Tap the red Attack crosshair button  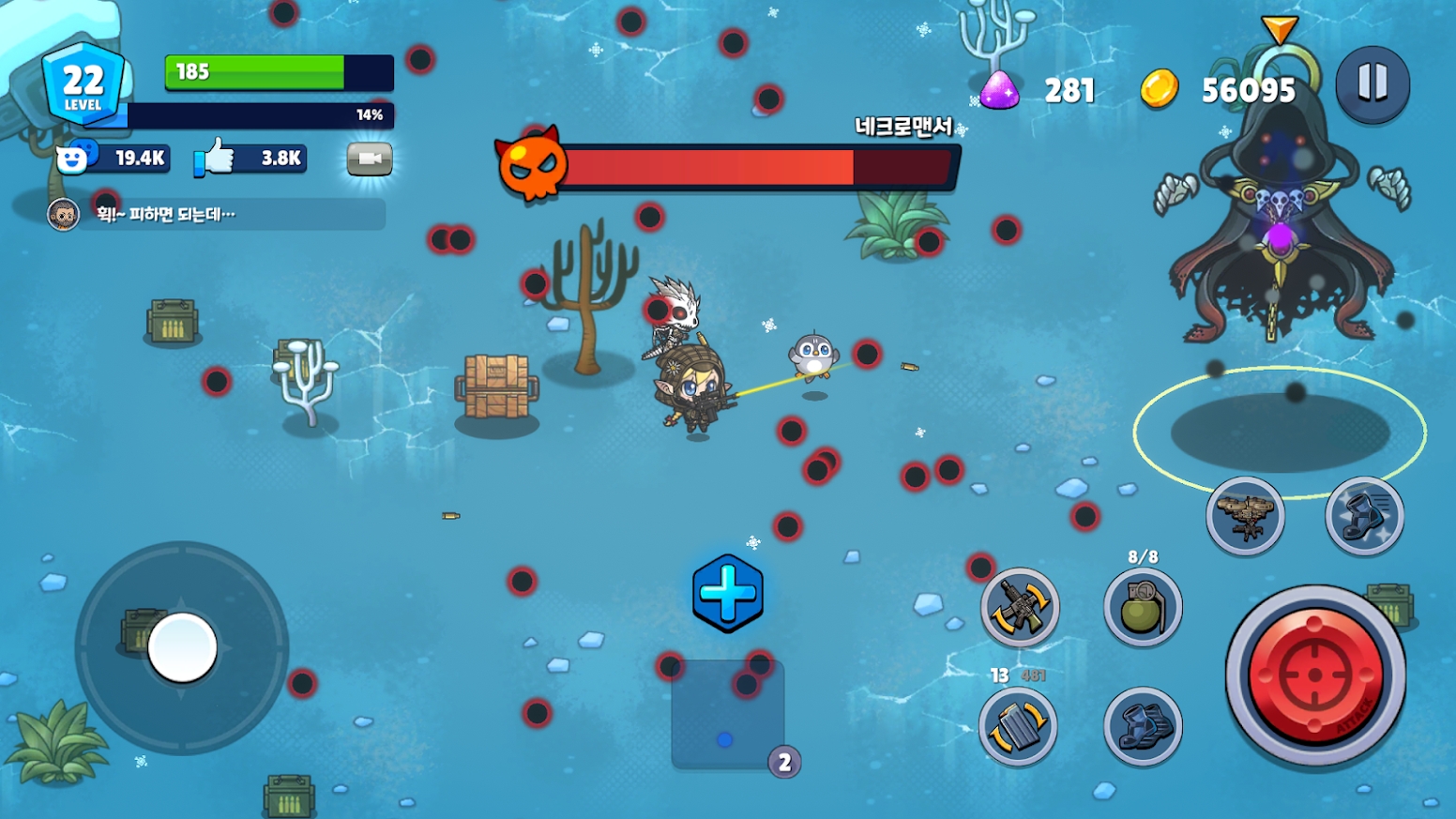1315,675
